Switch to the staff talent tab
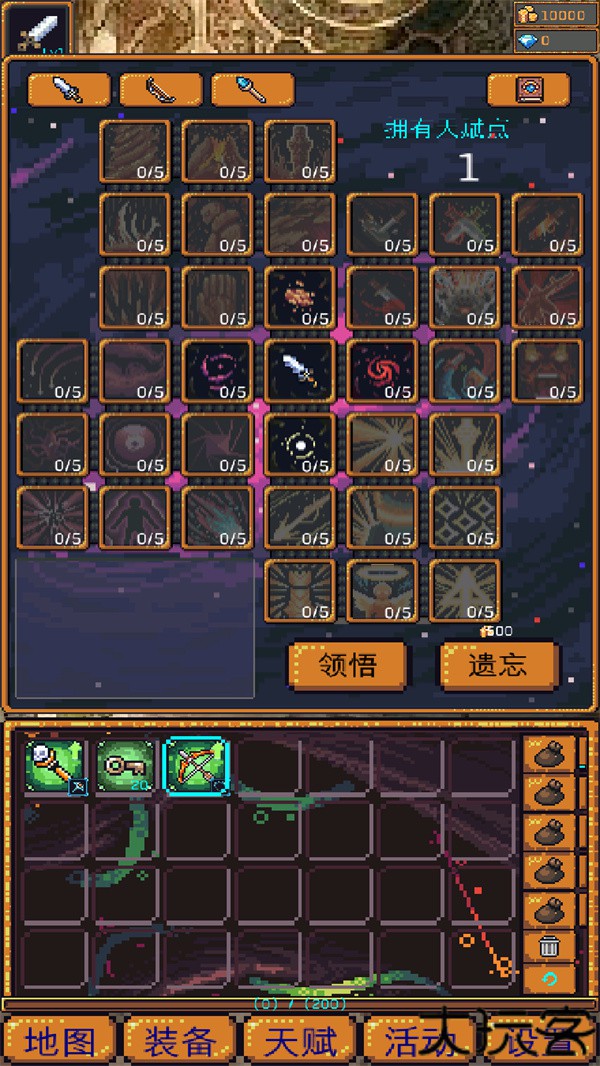Screen dimensions: 600x1066 [252, 89]
